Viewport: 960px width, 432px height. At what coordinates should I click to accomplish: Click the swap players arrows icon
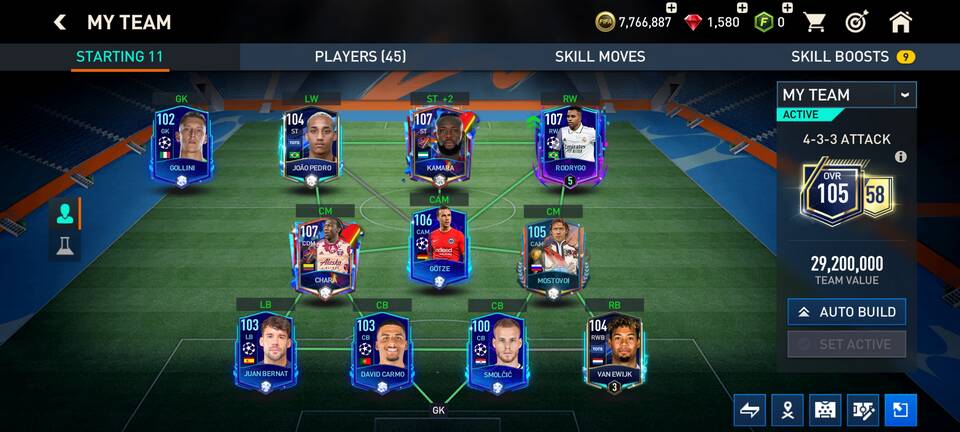749,409
